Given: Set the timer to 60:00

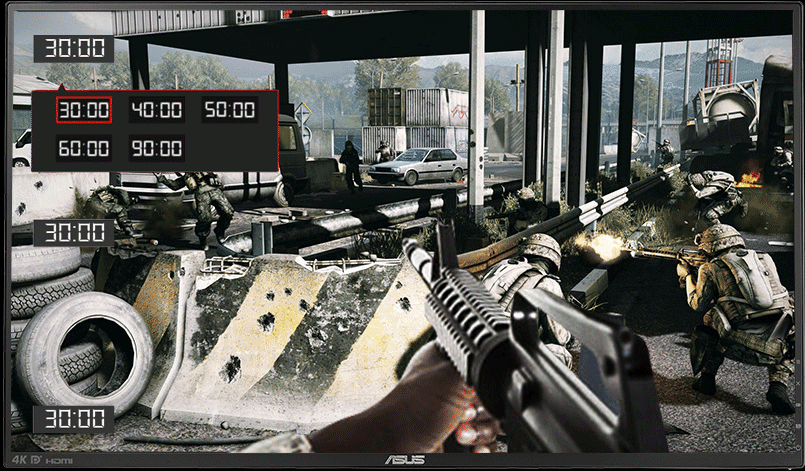Looking at the screenshot, I should [83, 149].
